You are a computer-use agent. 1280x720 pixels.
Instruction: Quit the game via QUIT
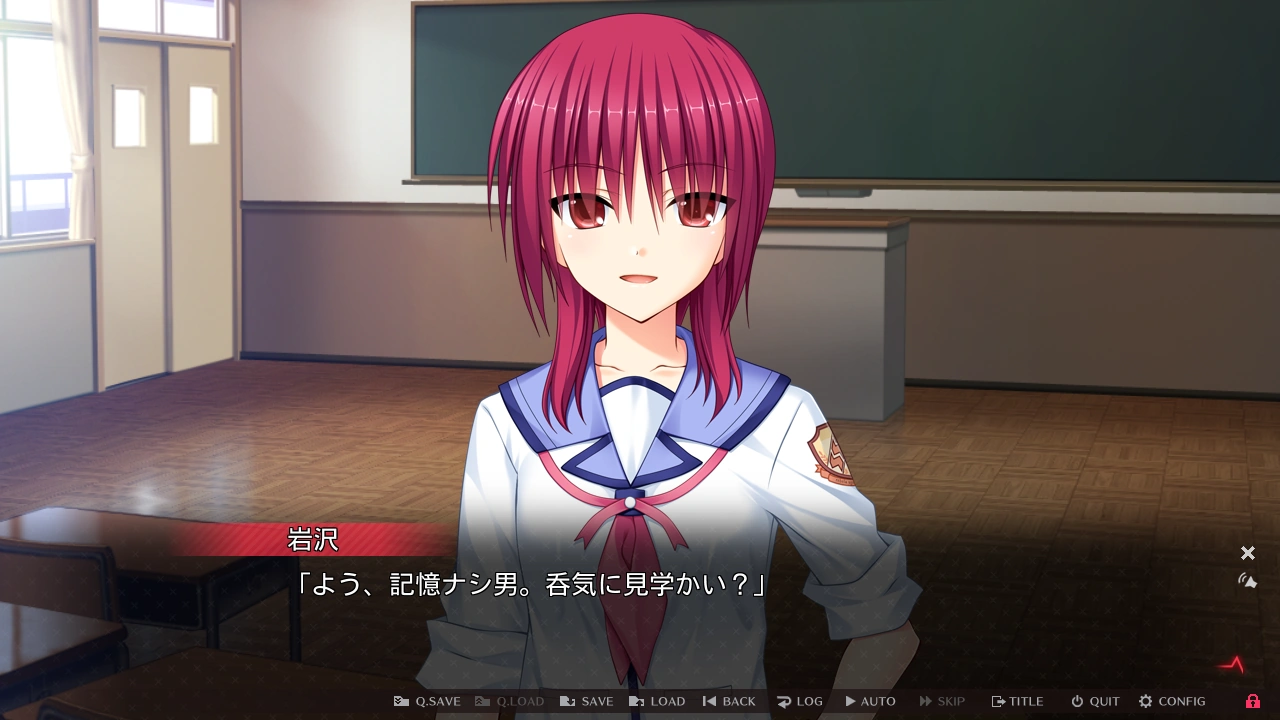pyautogui.click(x=1093, y=701)
